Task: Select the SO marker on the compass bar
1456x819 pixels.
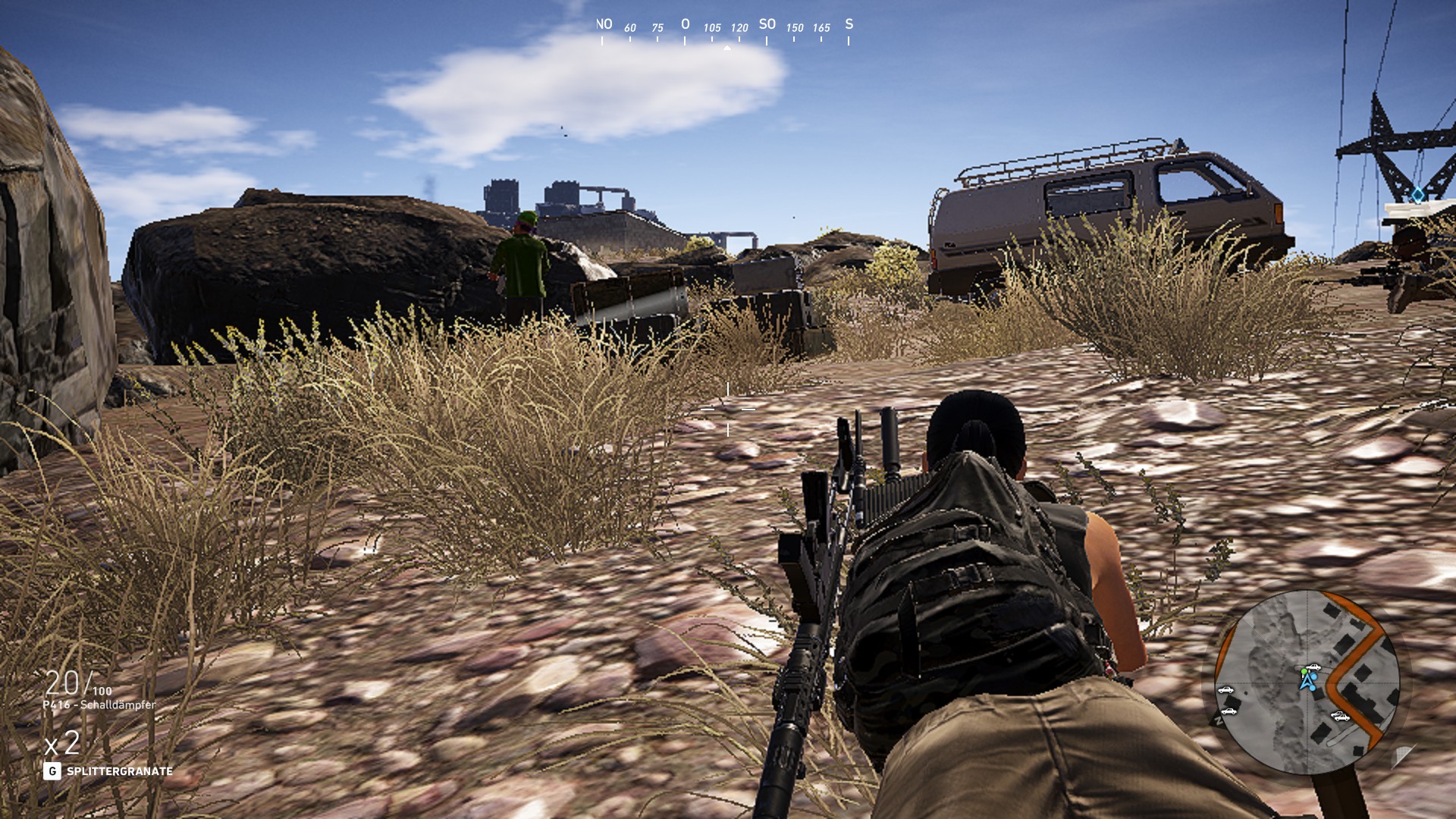Action: click(x=766, y=24)
